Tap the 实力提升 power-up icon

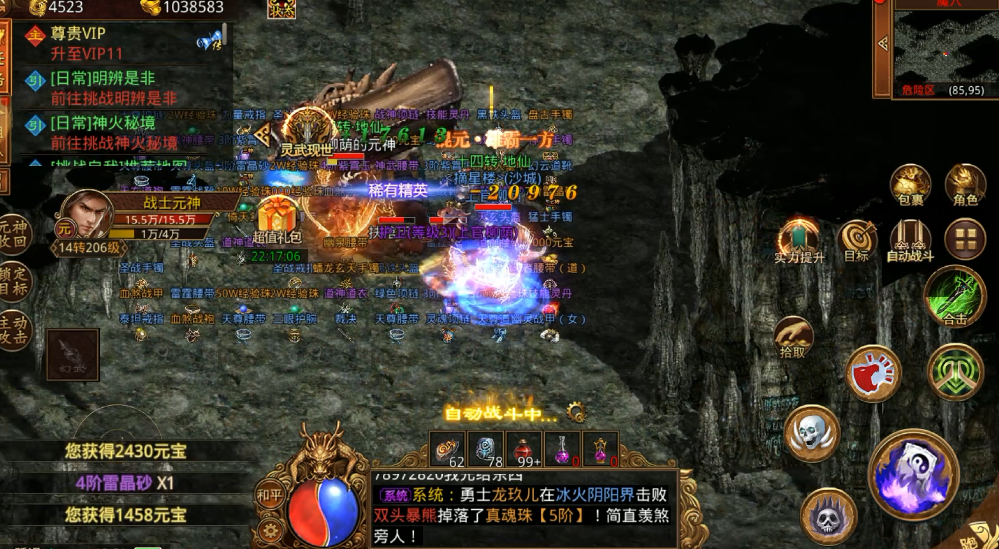(x=799, y=240)
